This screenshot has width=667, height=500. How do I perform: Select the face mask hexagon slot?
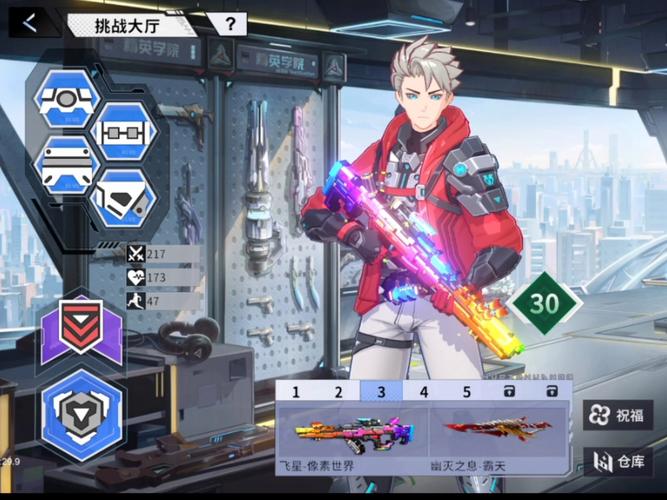tap(67, 164)
